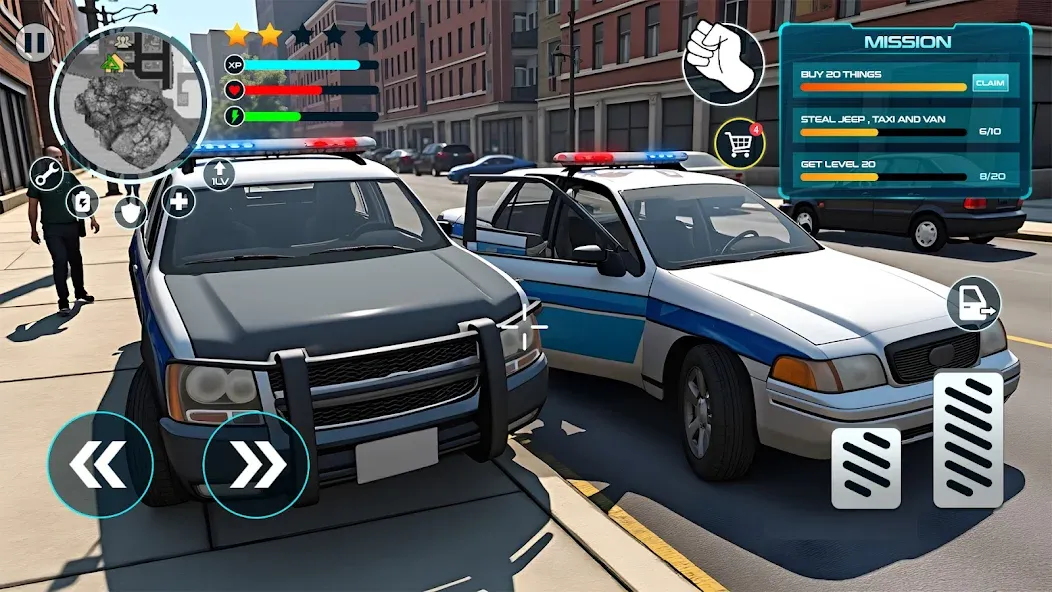The height and width of the screenshot is (592, 1052).
Task: Open the circular minimap
Action: pos(116,97)
